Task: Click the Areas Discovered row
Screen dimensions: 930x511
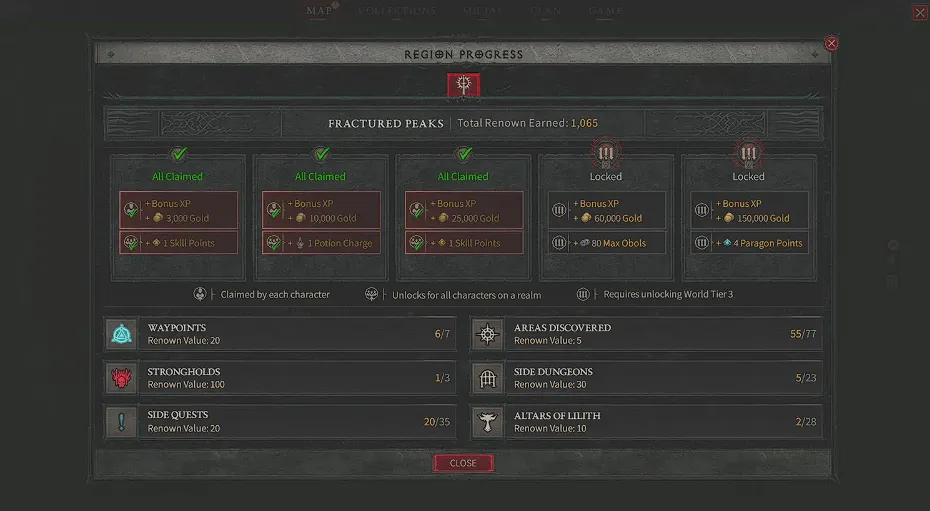Action: (646, 334)
